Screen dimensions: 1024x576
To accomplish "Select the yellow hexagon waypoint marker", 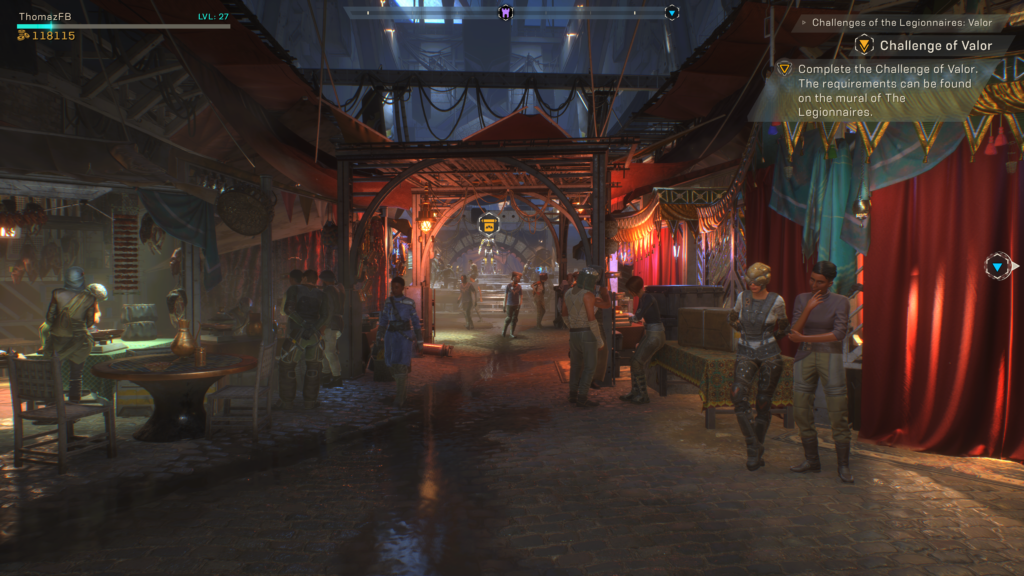I will 488,224.
